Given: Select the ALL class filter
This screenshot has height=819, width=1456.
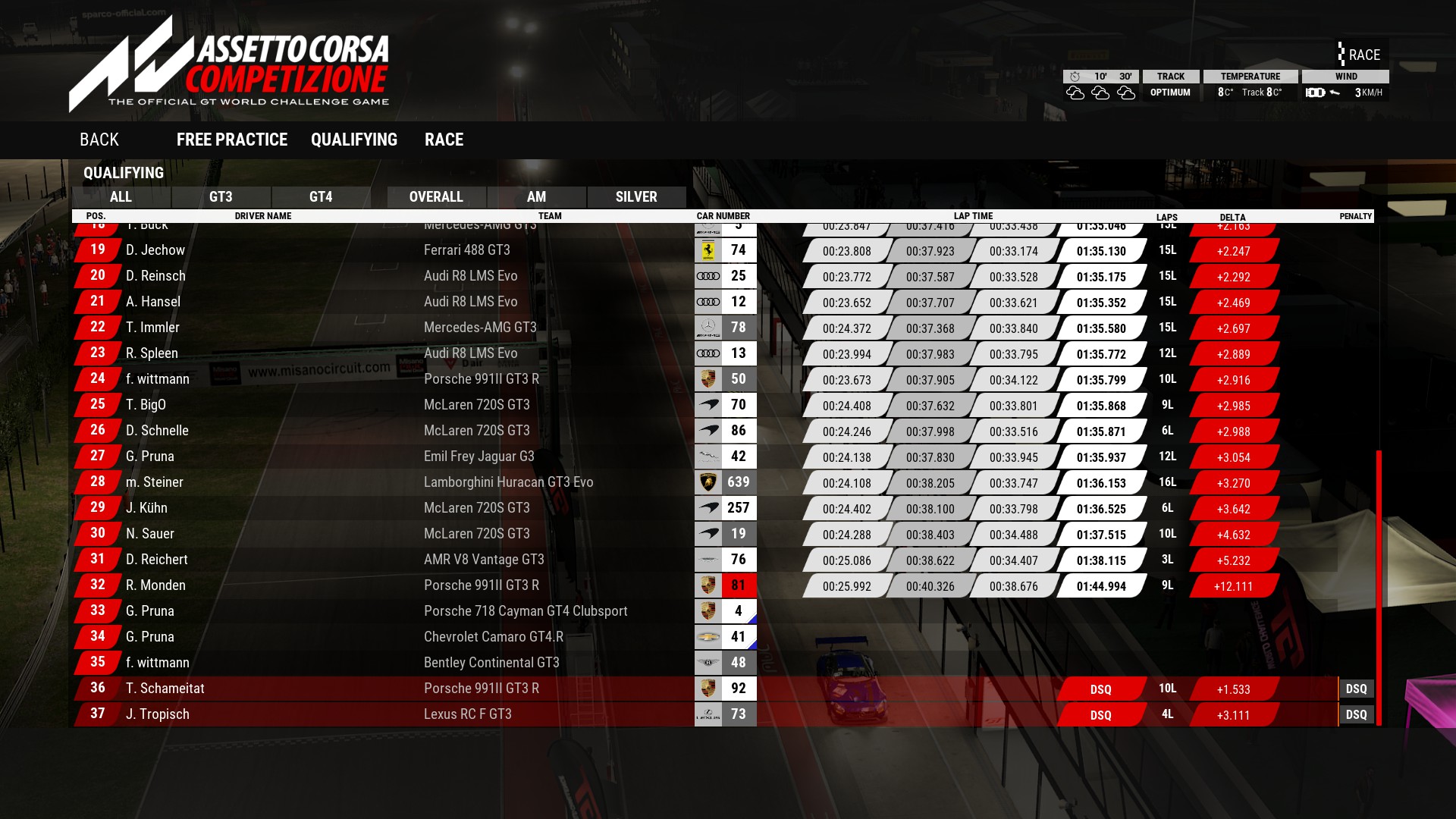Looking at the screenshot, I should (x=121, y=197).
